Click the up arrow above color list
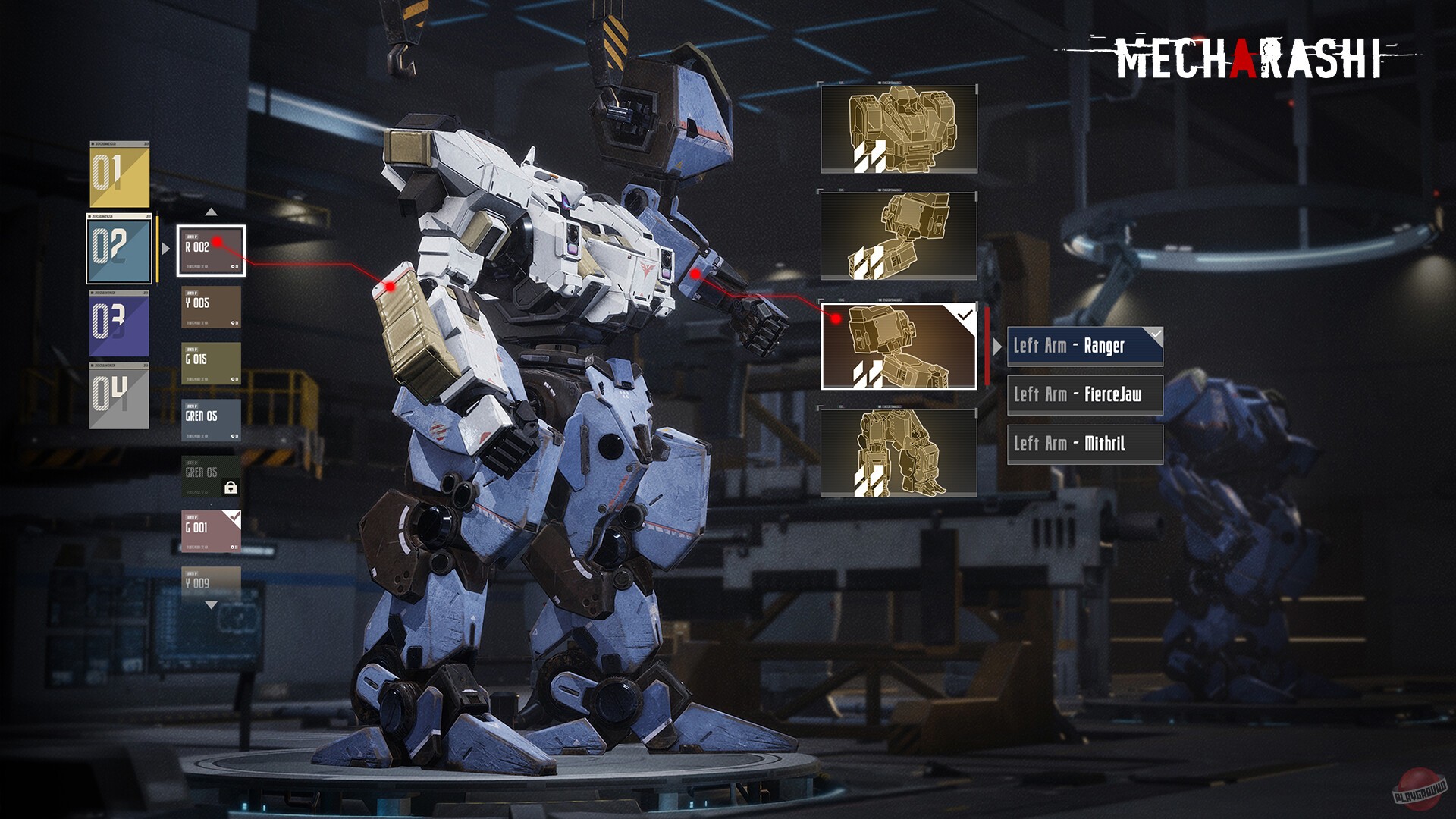Viewport: 1456px width, 819px height. pyautogui.click(x=212, y=212)
